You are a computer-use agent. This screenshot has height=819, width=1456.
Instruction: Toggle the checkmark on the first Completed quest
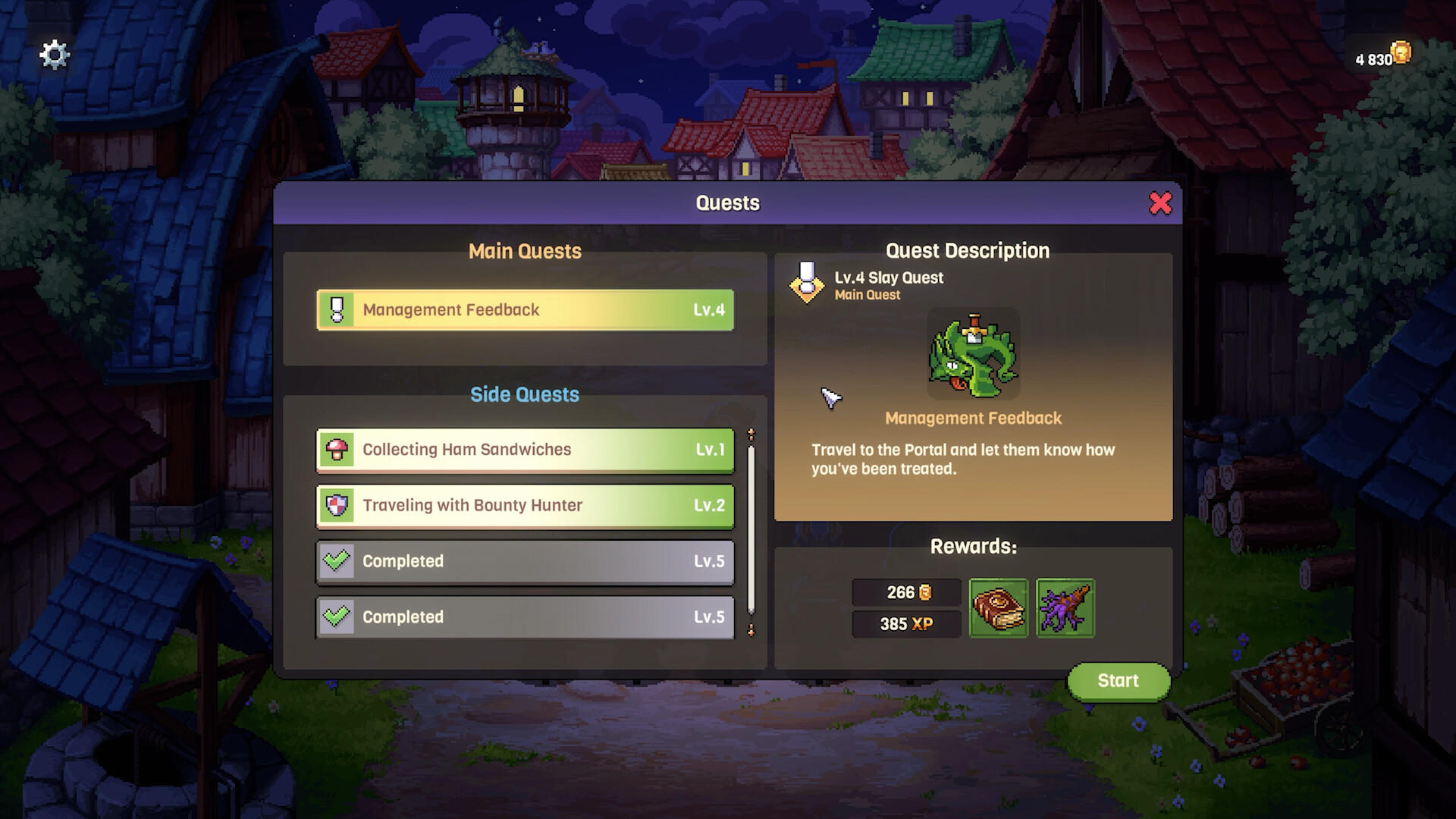pos(337,561)
